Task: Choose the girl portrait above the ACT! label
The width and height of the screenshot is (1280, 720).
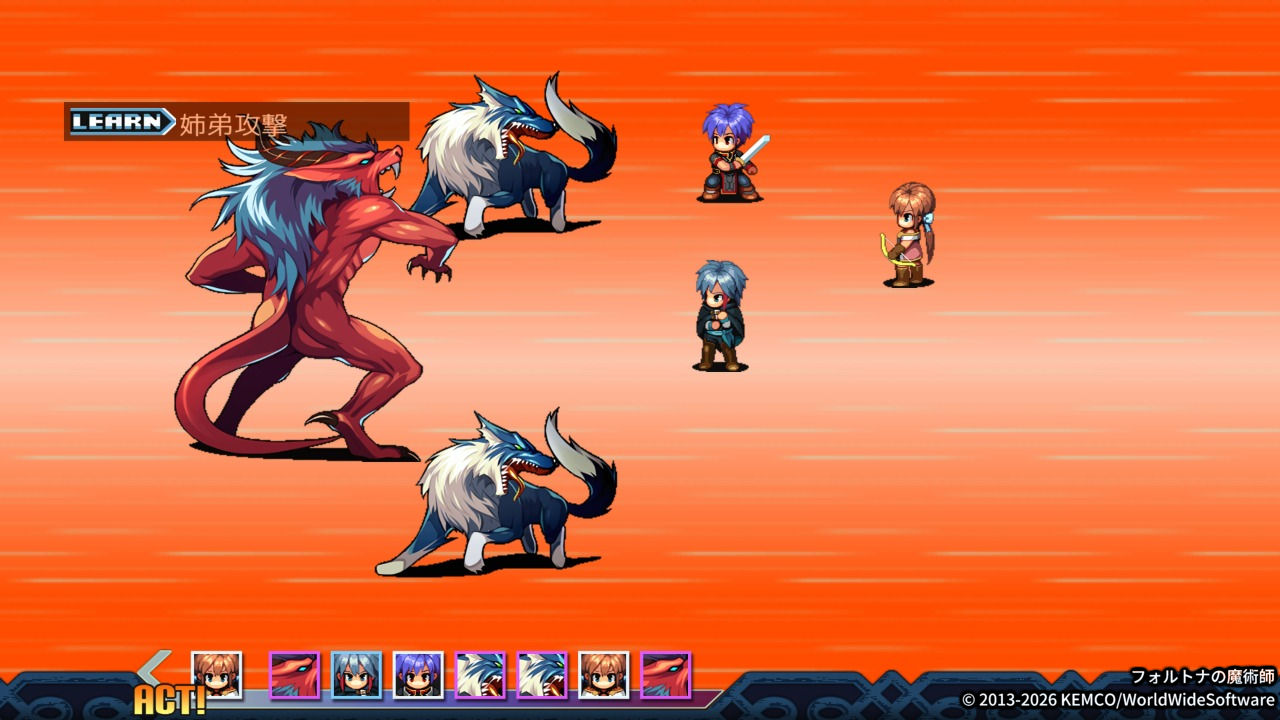Action: coord(216,673)
